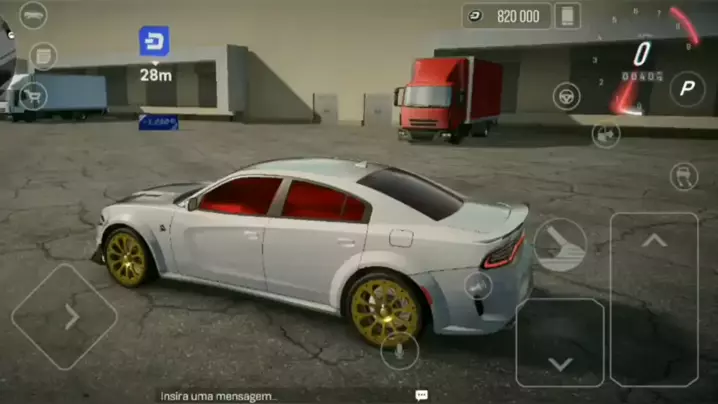This screenshot has height=404, width=718.
Task: Pull the handbrake lever button
Action: tap(559, 246)
